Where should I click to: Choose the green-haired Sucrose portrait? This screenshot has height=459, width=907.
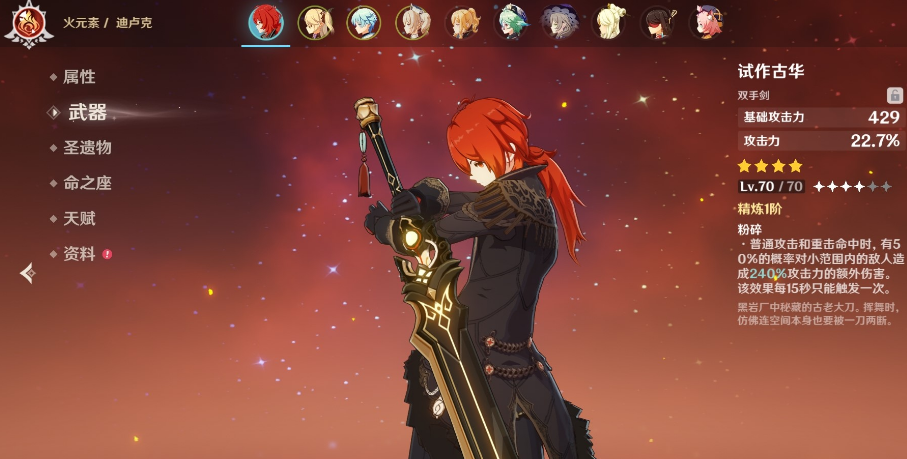coord(512,22)
